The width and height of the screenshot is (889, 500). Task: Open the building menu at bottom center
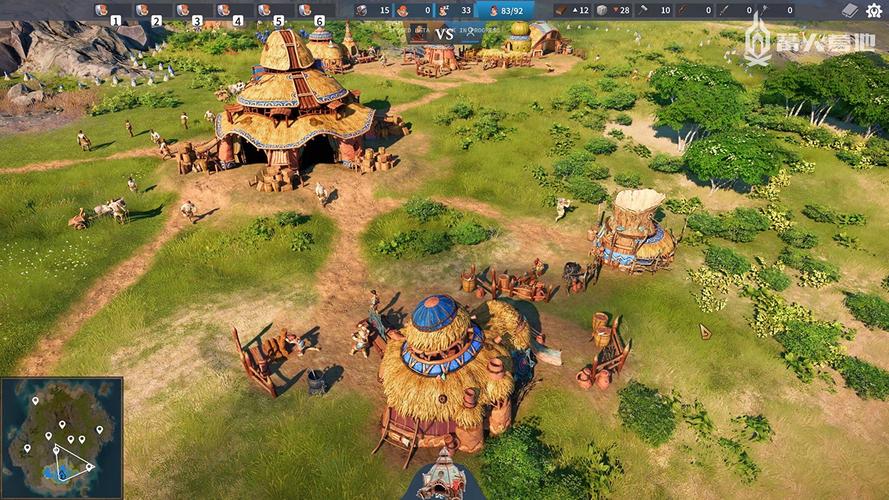coord(442,478)
